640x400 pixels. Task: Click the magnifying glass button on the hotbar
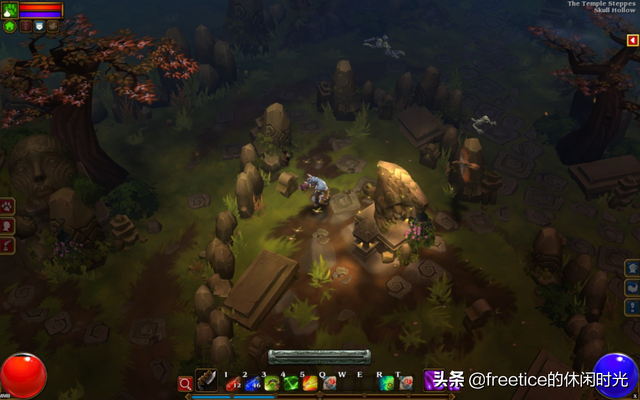pos(185,383)
